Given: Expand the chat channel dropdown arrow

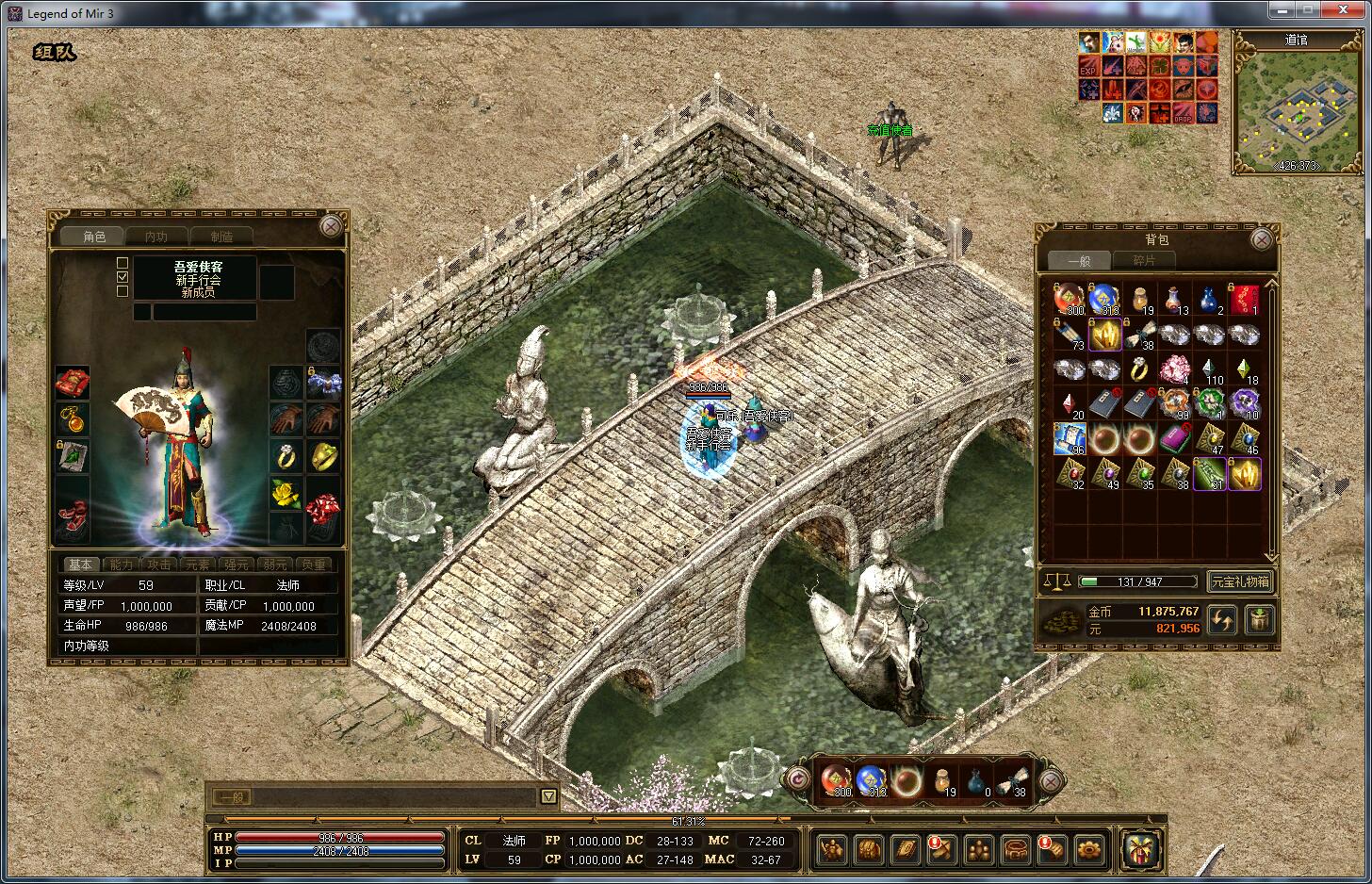Looking at the screenshot, I should coord(548,796).
